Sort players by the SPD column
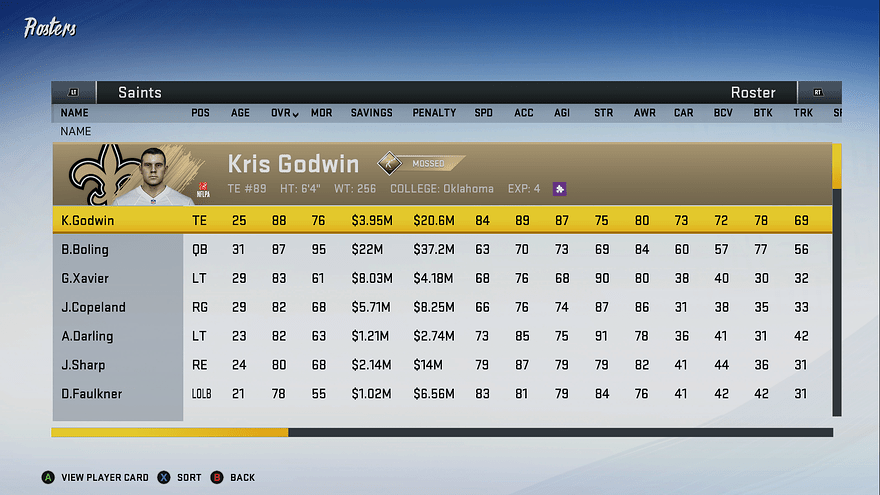 pyautogui.click(x=483, y=113)
